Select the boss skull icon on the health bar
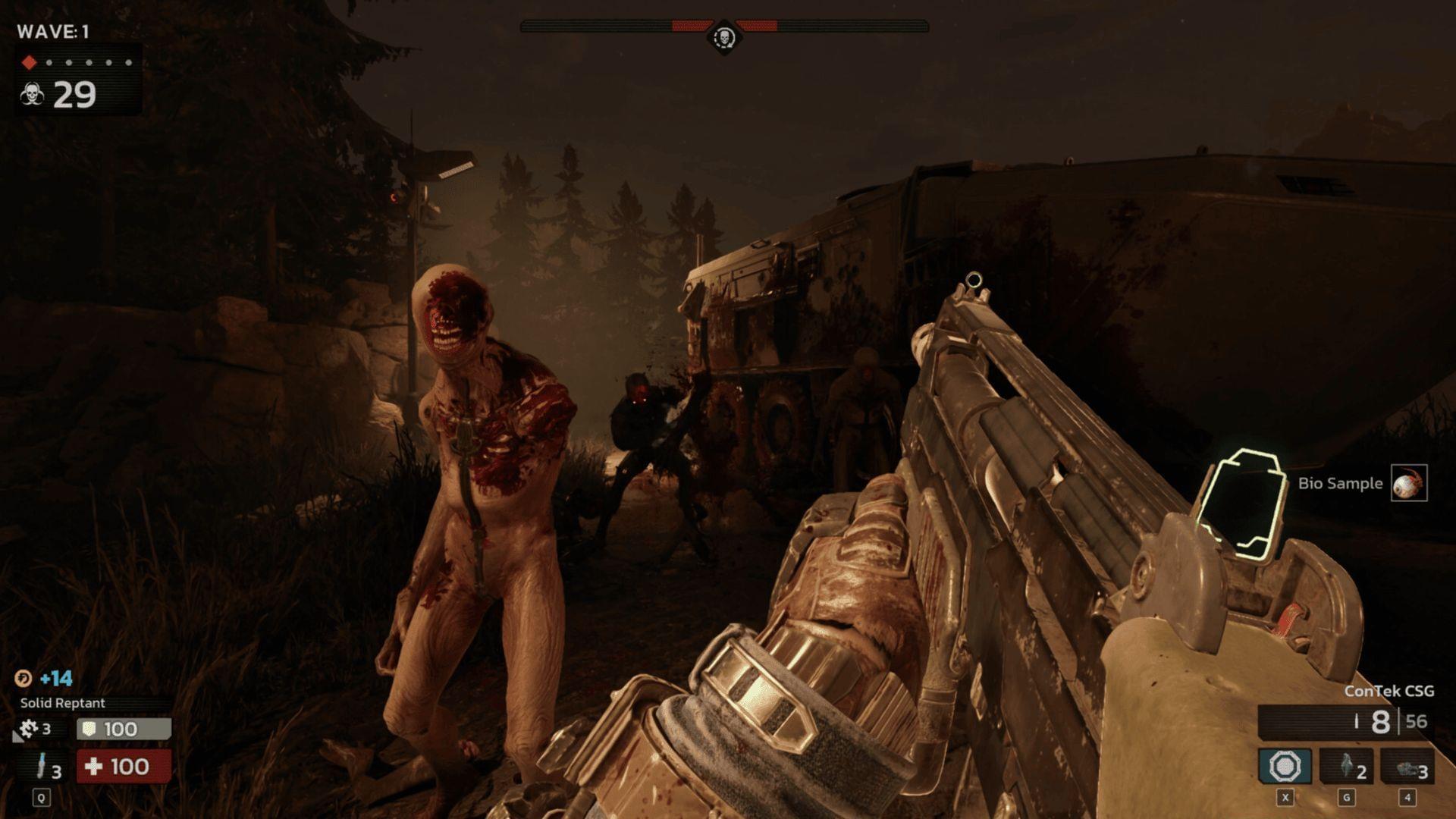The height and width of the screenshot is (819, 1456). pyautogui.click(x=723, y=36)
